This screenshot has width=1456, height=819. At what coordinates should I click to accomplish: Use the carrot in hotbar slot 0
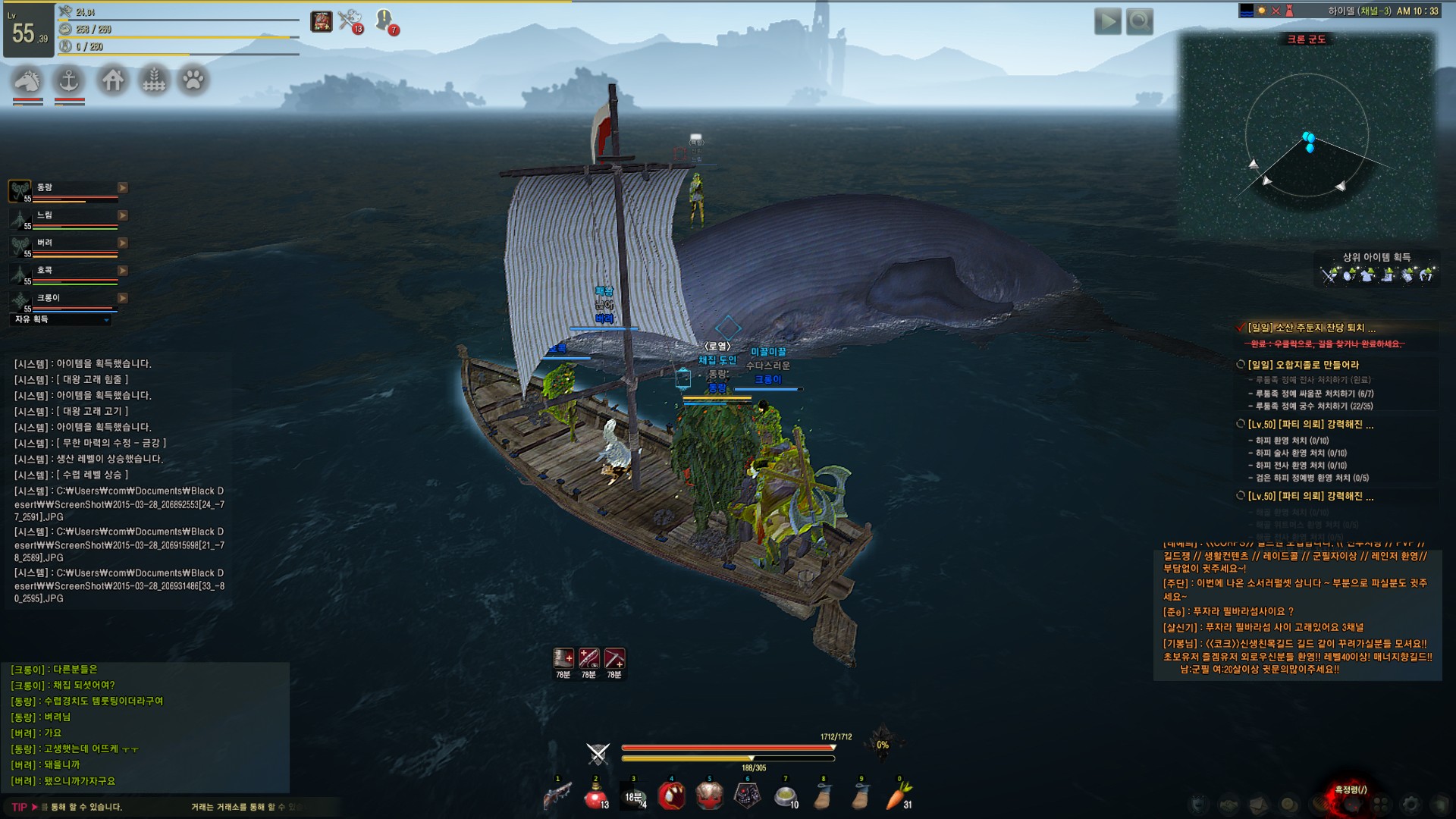pyautogui.click(x=900, y=796)
